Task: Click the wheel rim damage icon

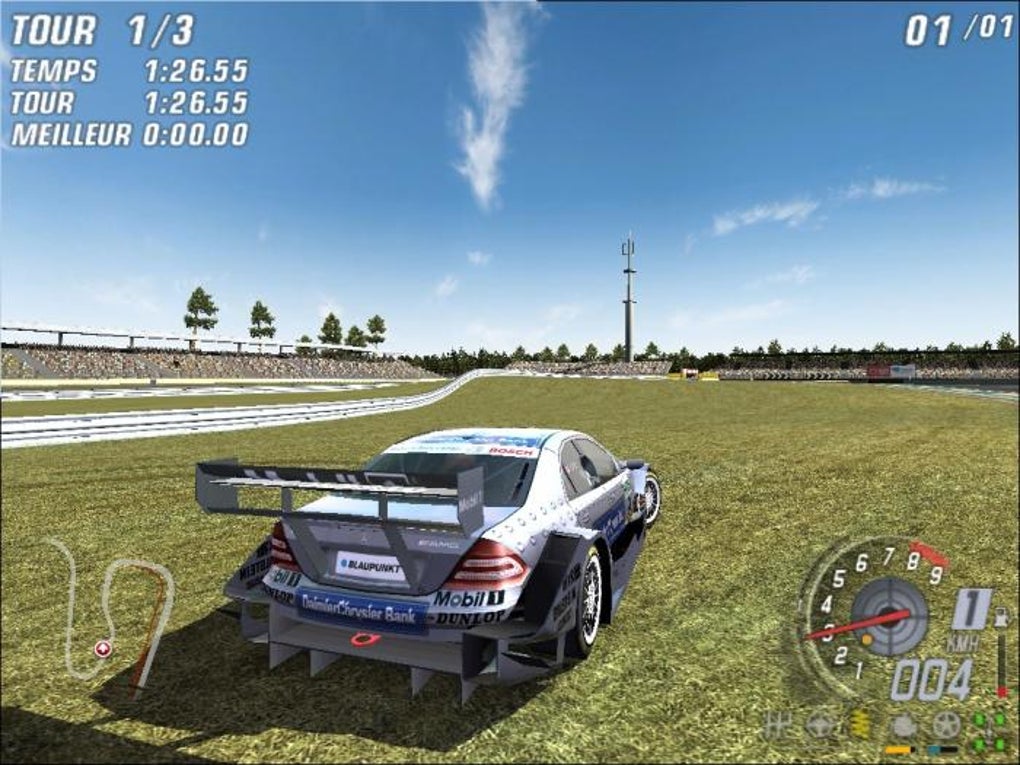Action: coord(946,724)
